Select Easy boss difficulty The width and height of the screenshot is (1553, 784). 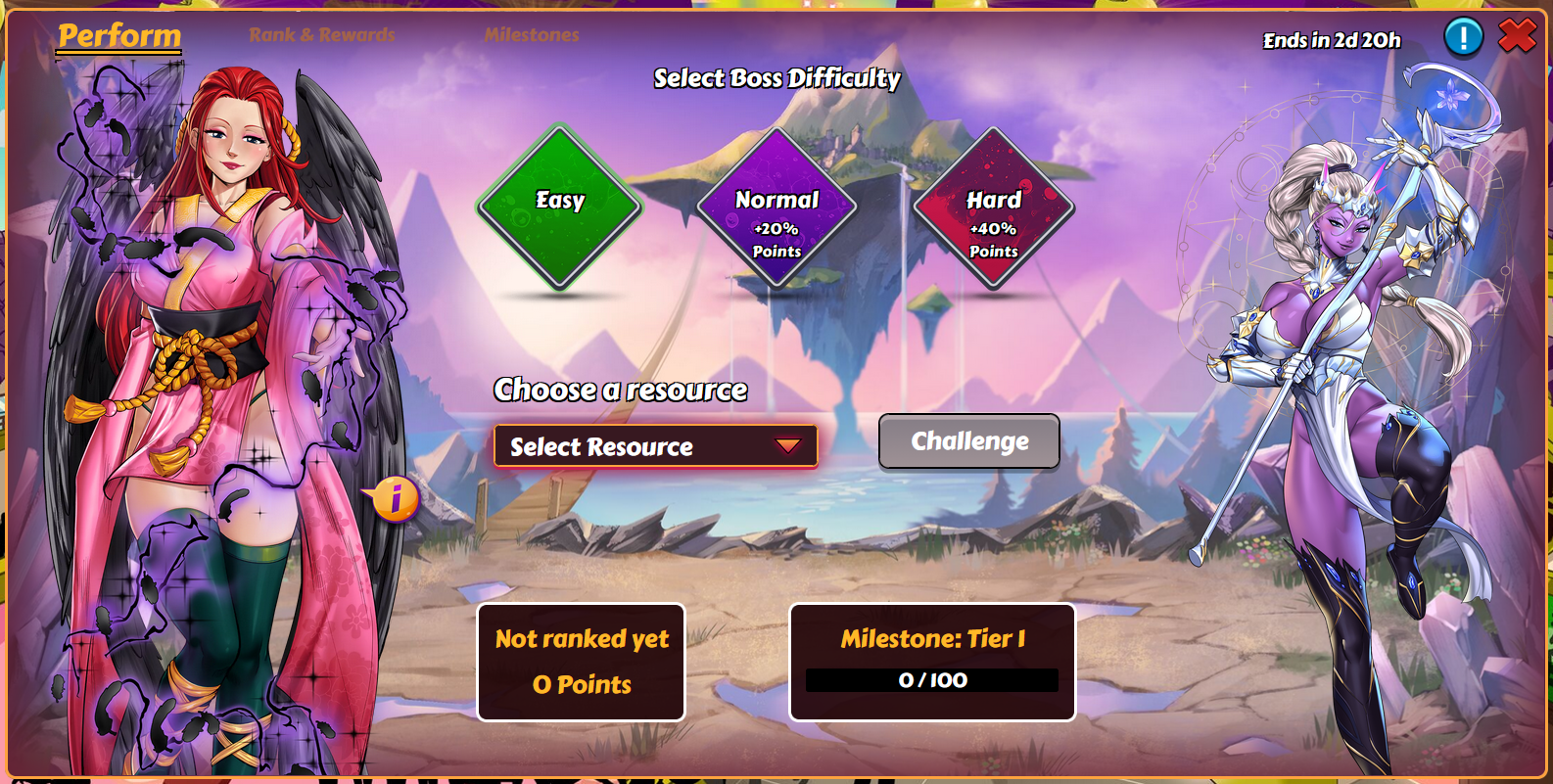tap(559, 208)
